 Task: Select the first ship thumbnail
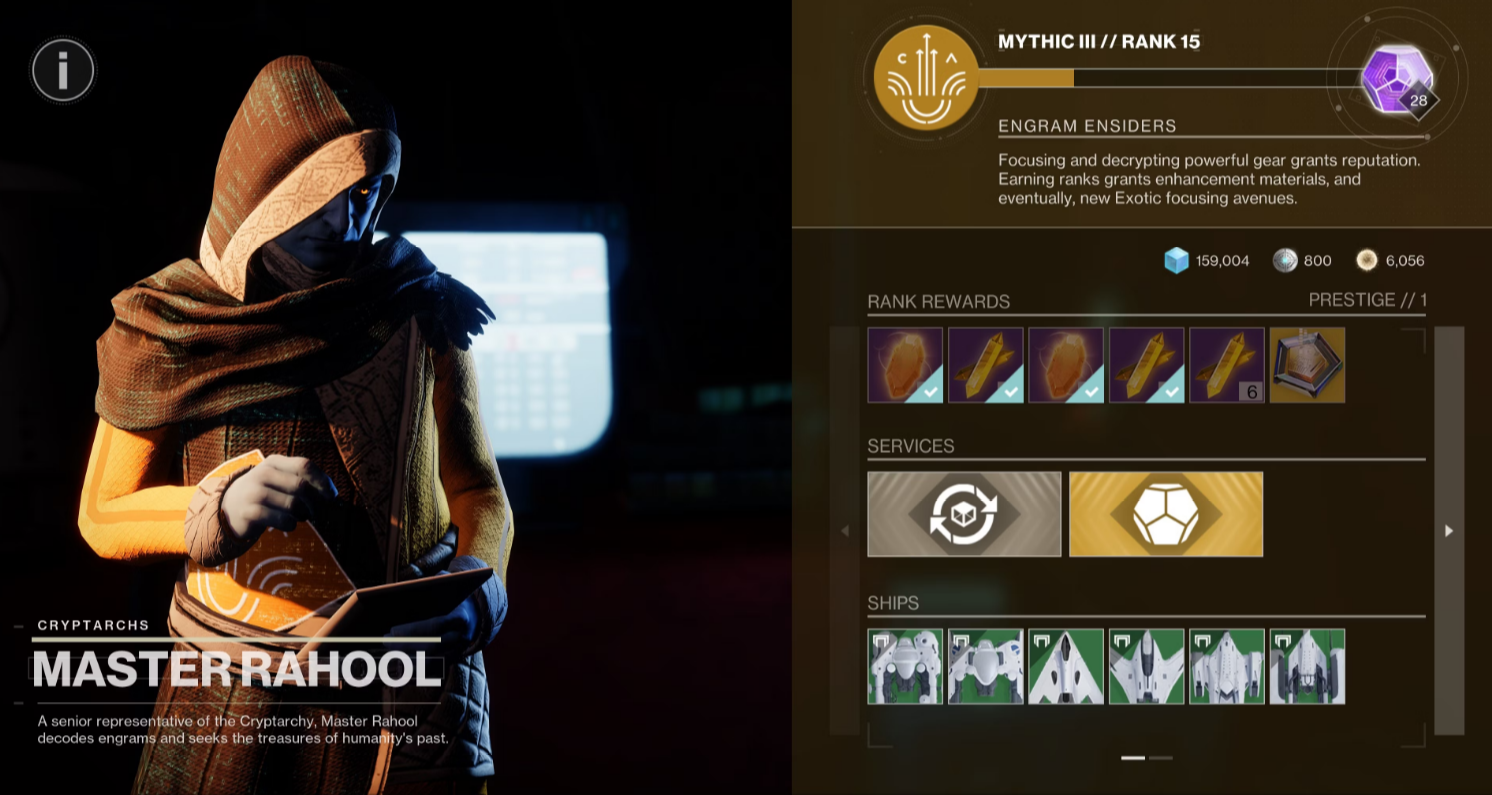(x=904, y=665)
